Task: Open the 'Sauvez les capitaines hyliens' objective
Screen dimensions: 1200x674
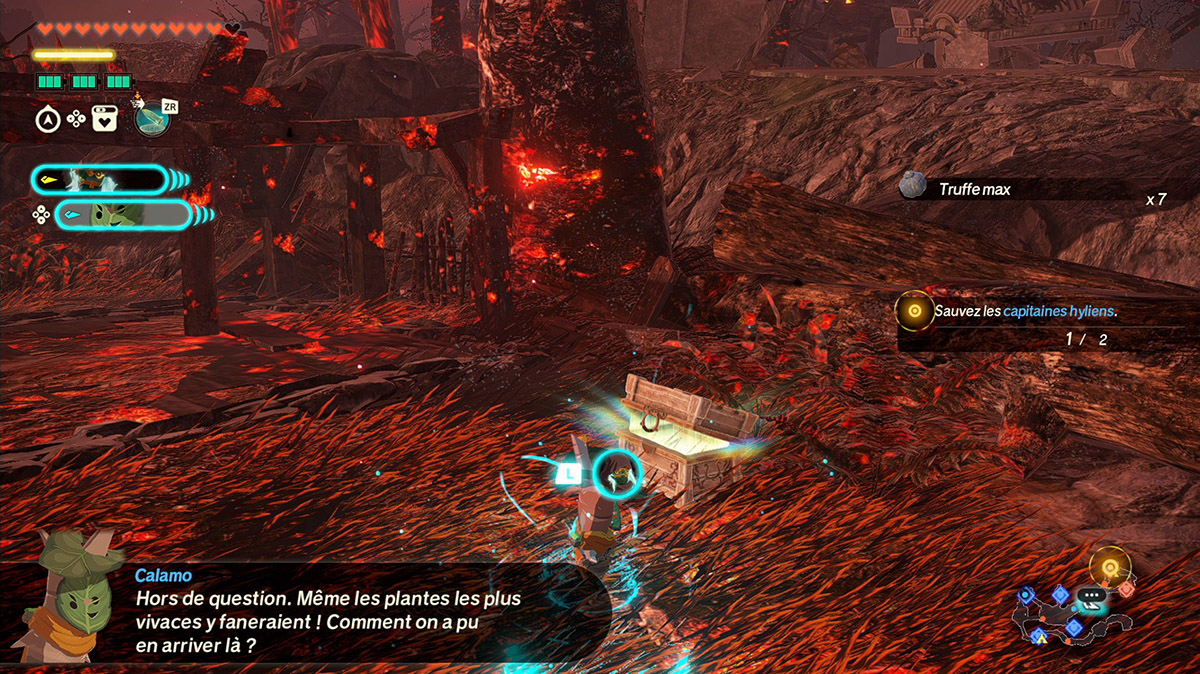Action: point(1024,312)
